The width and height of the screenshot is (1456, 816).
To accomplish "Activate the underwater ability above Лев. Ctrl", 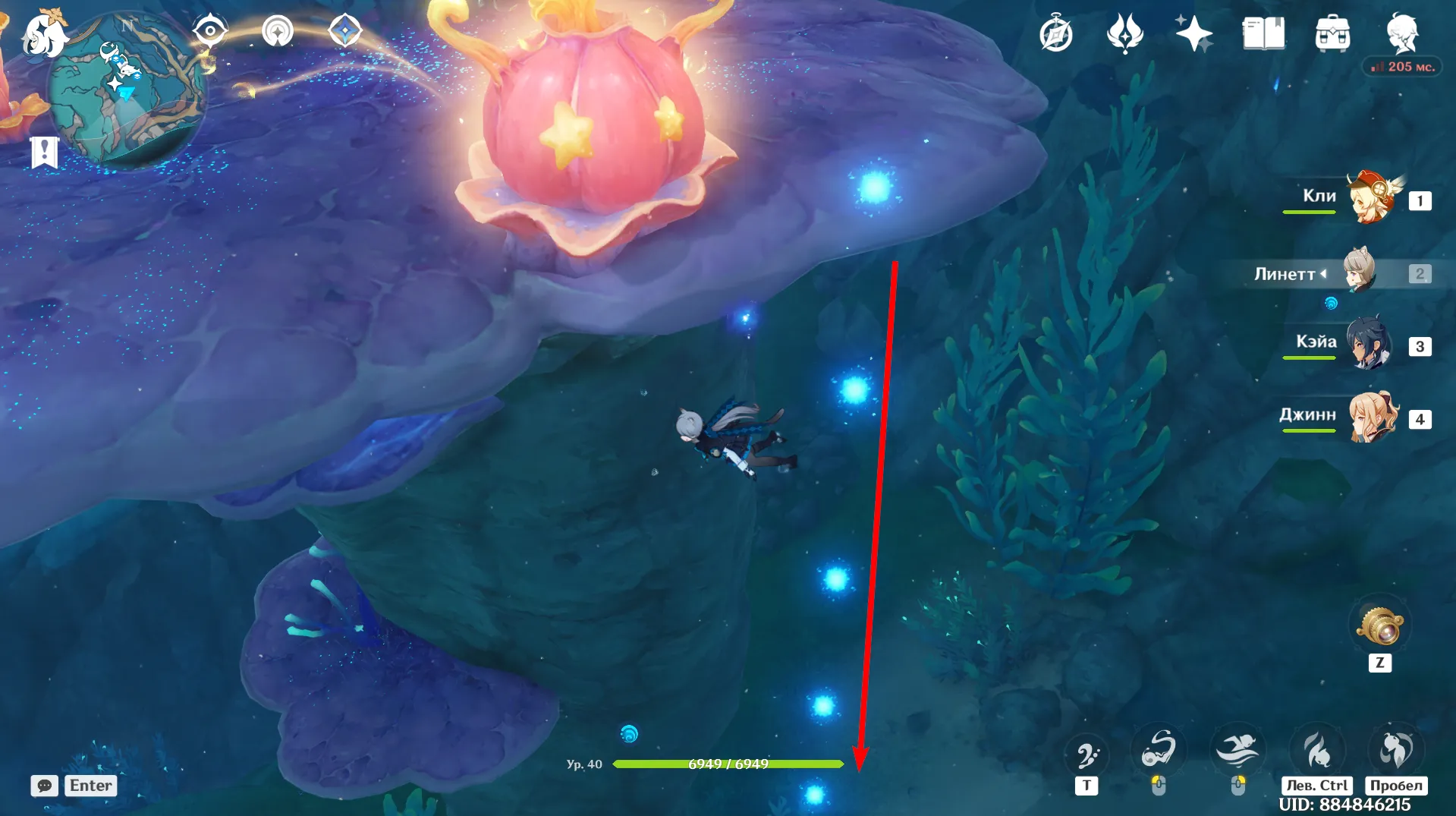I will click(x=1317, y=750).
